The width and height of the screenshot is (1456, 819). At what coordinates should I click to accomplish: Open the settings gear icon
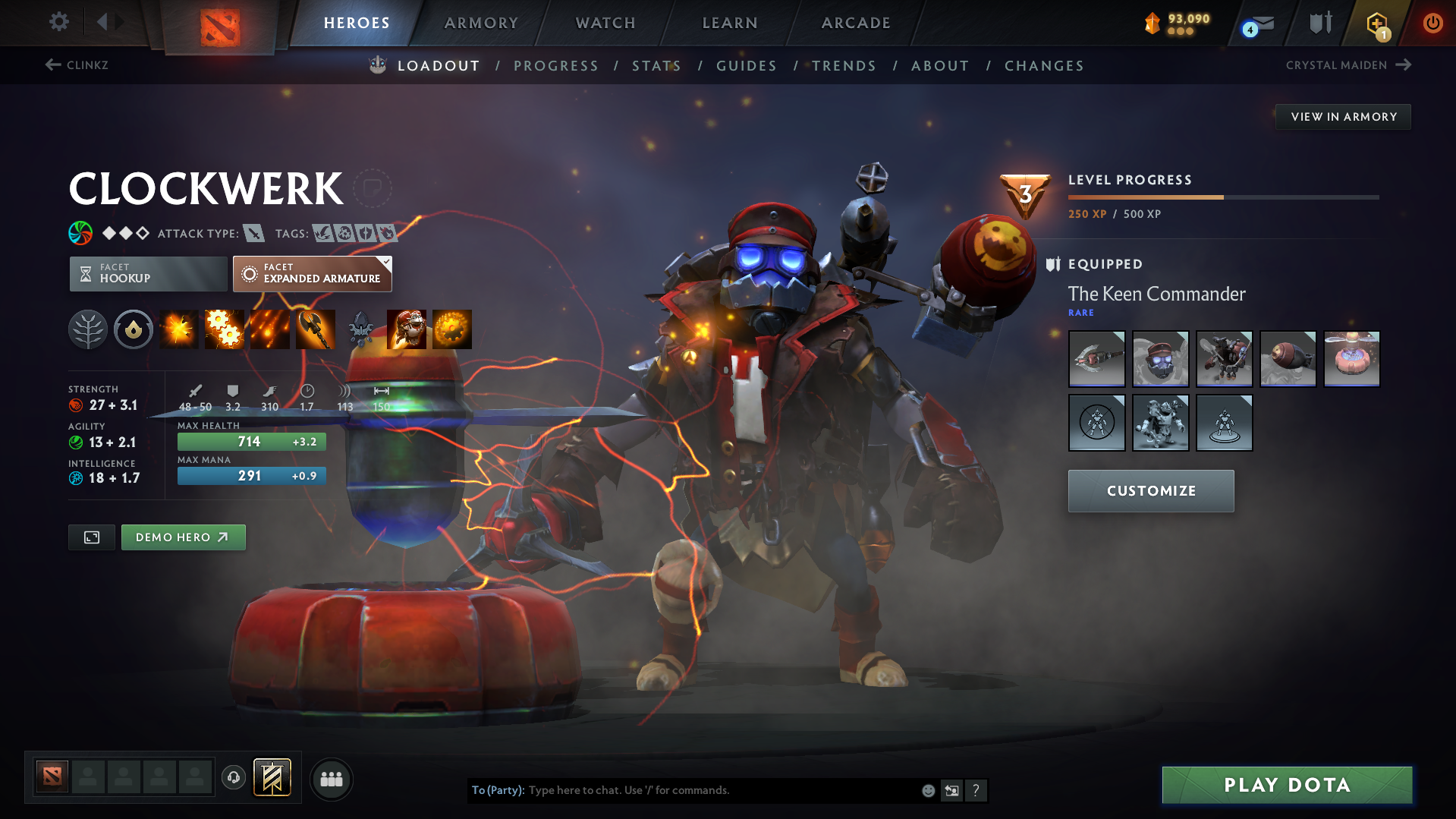point(58,22)
